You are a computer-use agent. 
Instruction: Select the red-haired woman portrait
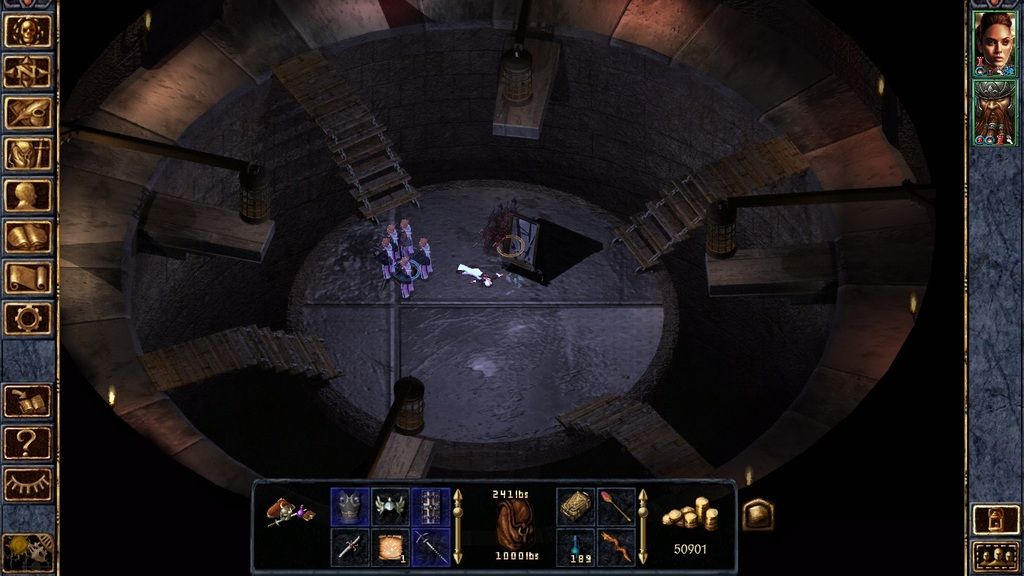point(994,43)
